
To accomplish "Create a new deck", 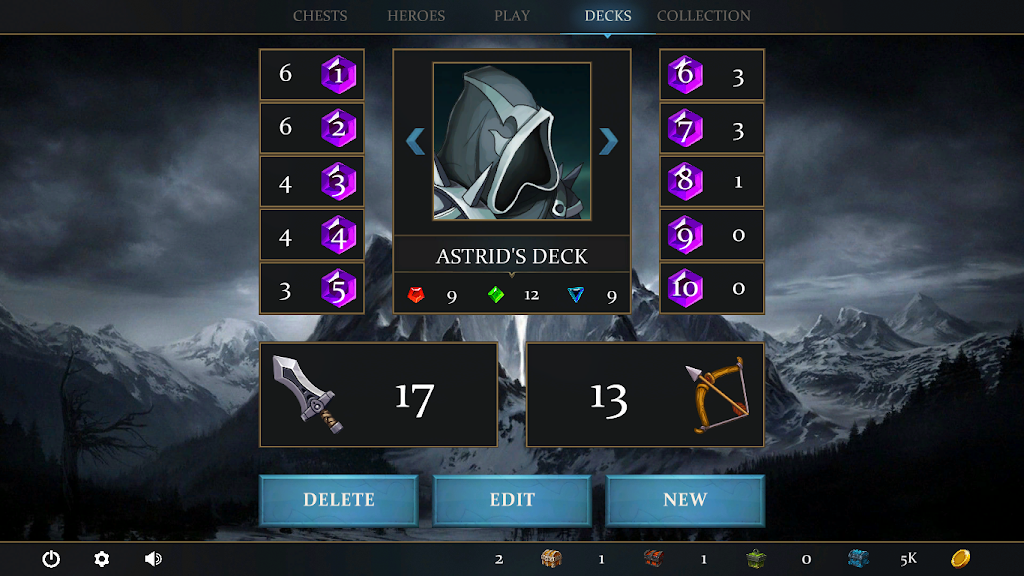I will pyautogui.click(x=685, y=500).
